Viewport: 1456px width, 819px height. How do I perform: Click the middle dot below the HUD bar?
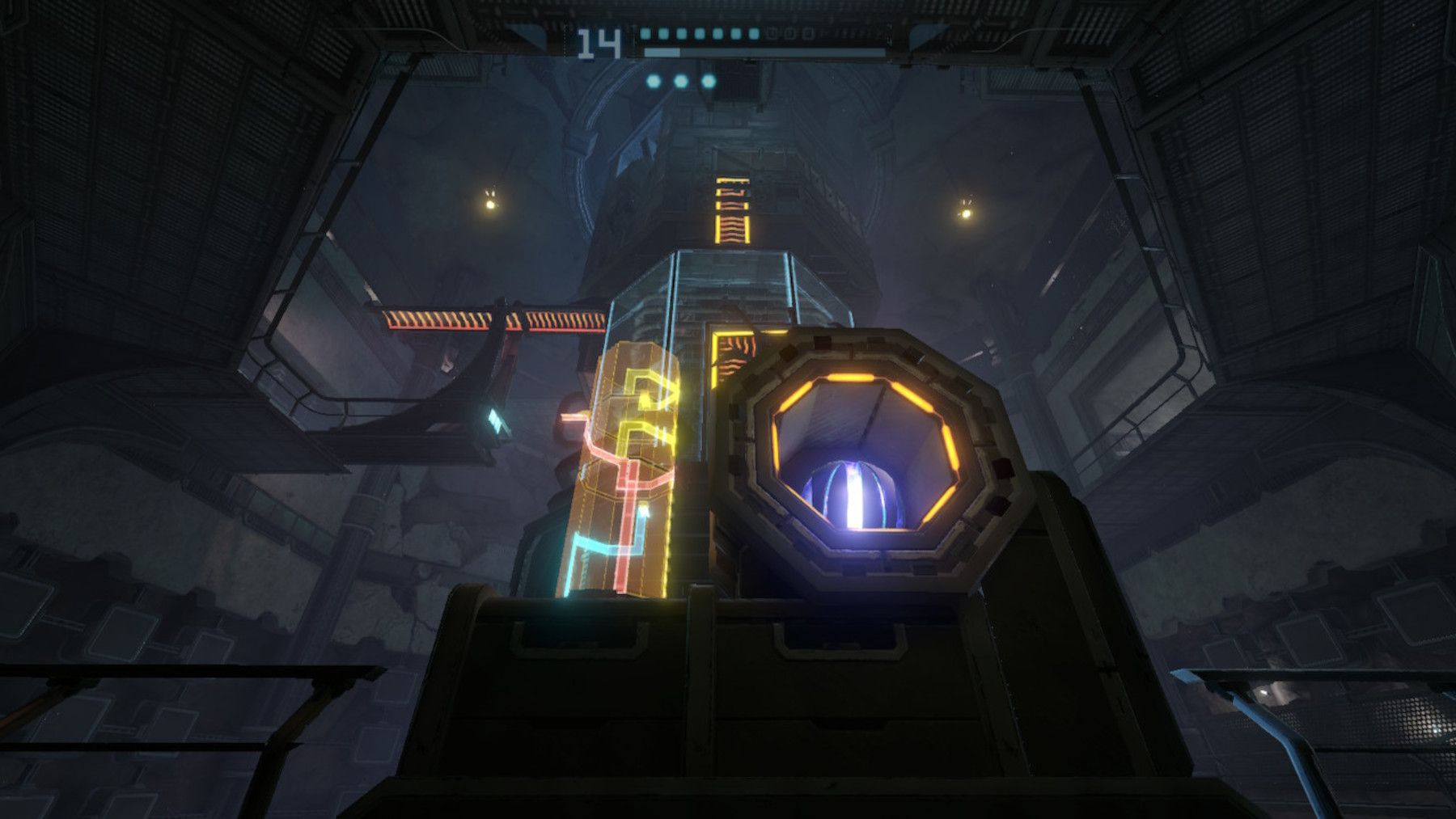680,81
